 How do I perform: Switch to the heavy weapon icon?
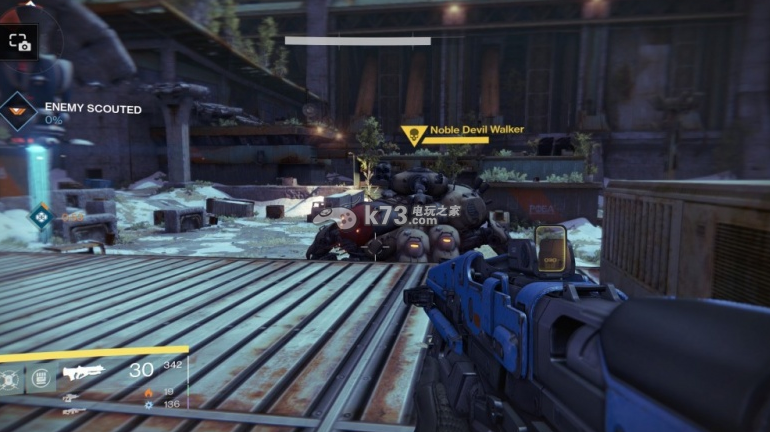tap(73, 409)
